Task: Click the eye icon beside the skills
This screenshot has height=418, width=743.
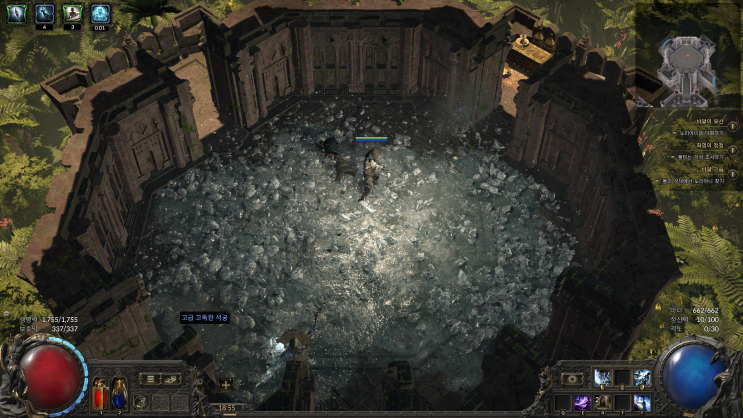Action: (x=573, y=378)
